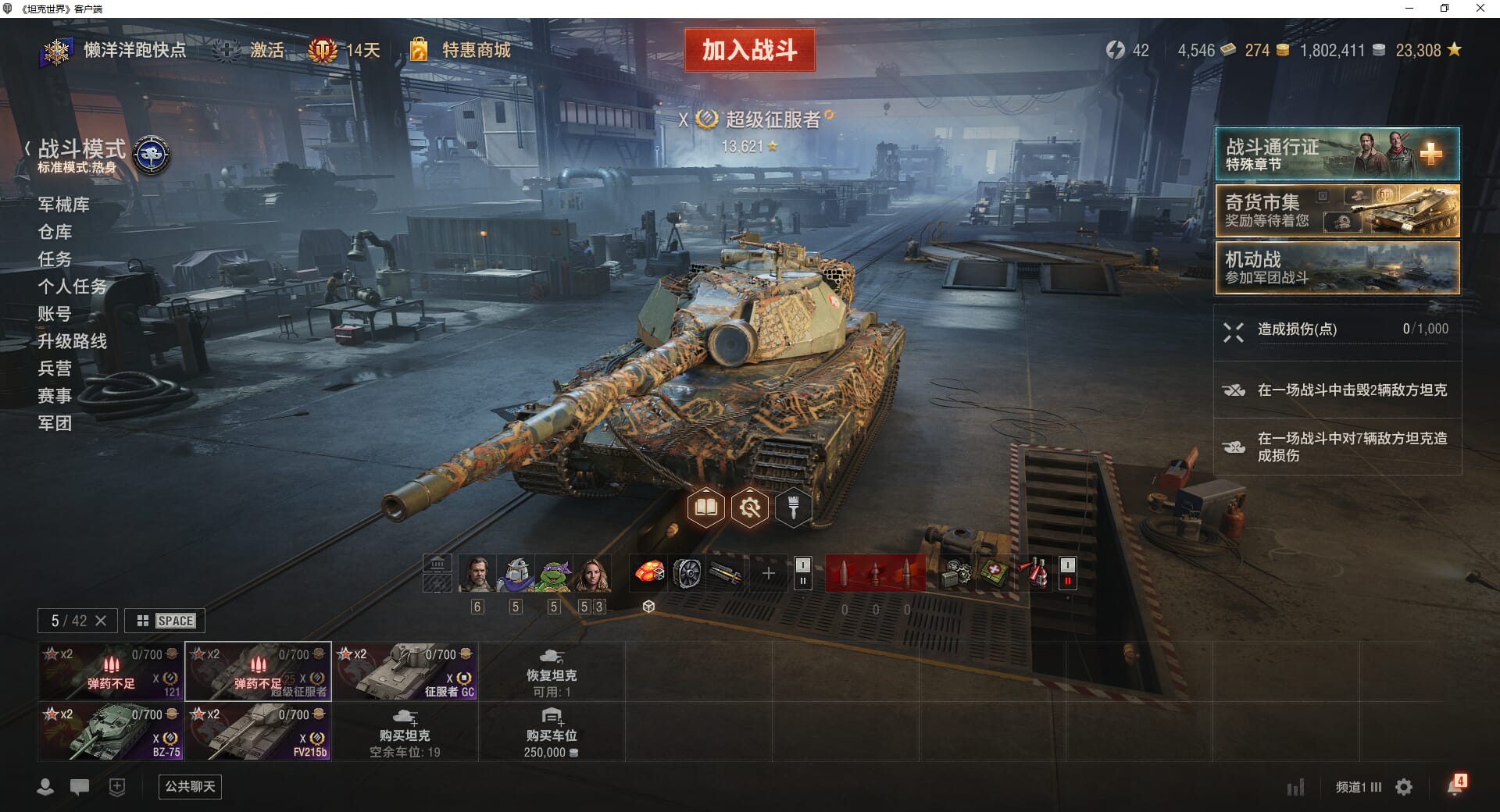The height and width of the screenshot is (812, 1500).
Task: Open the 任务 missions page
Action: [55, 259]
